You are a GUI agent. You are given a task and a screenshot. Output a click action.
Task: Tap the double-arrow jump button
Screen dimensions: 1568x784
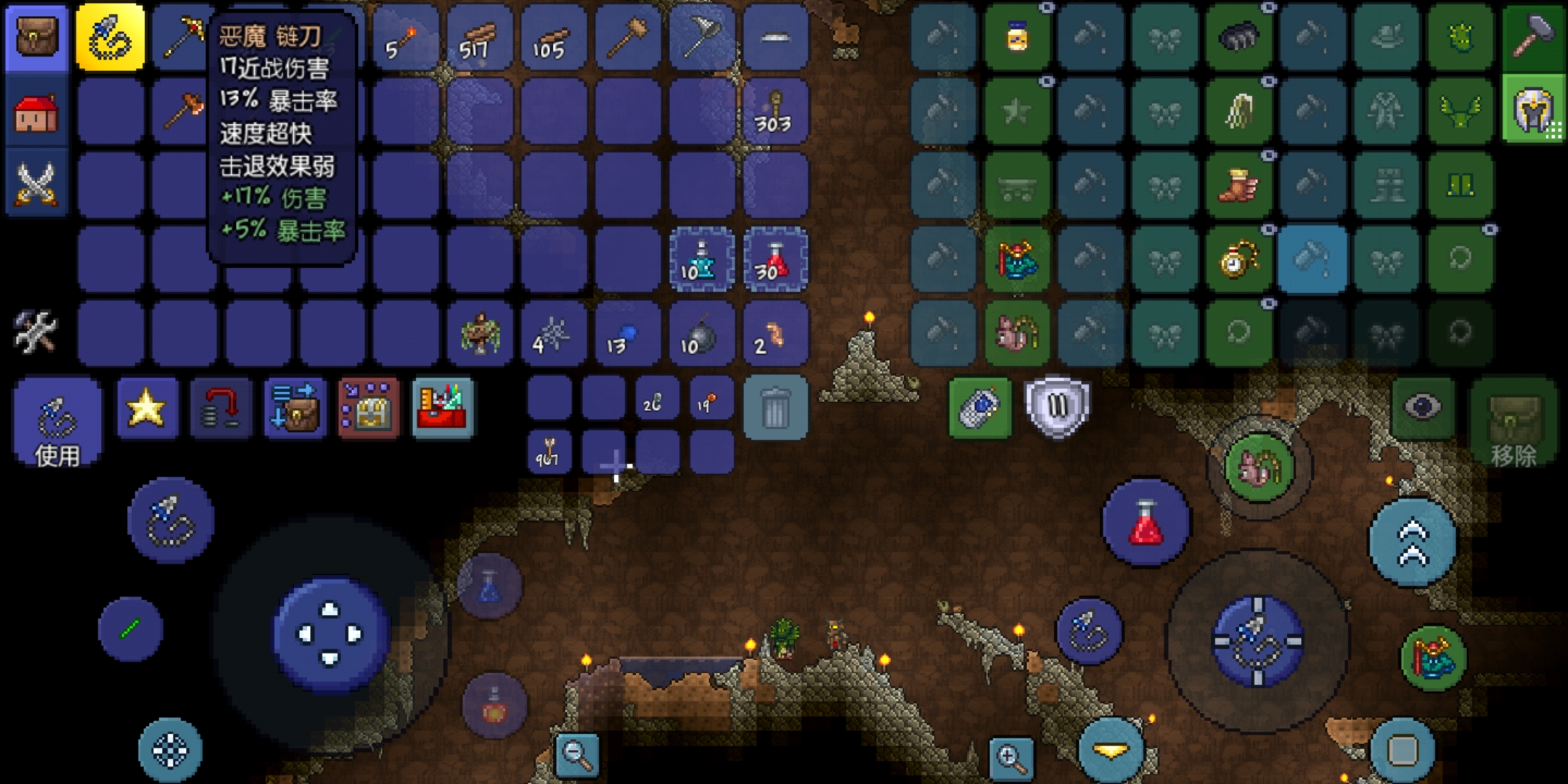tap(1412, 543)
